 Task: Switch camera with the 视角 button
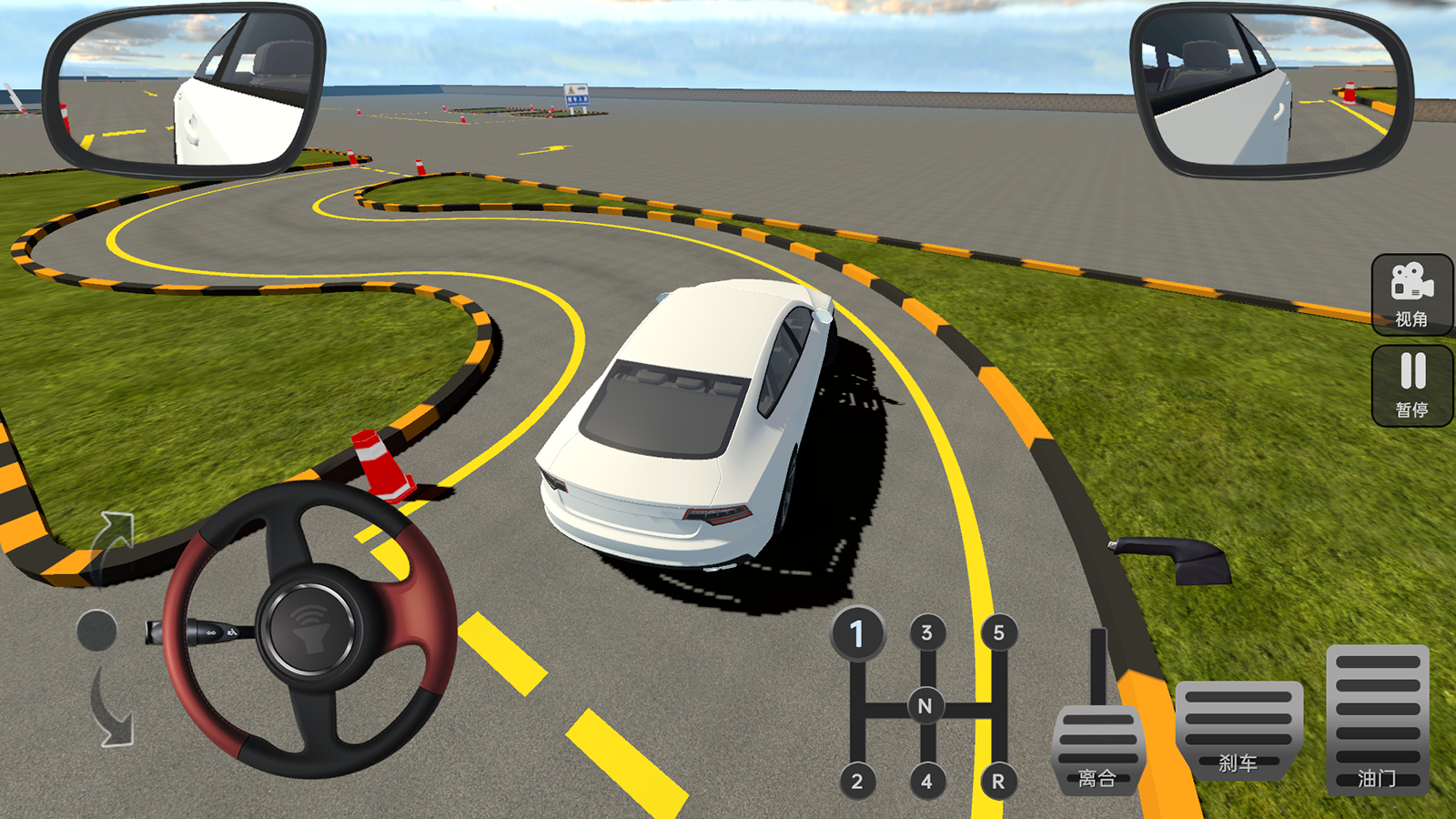tap(1411, 294)
